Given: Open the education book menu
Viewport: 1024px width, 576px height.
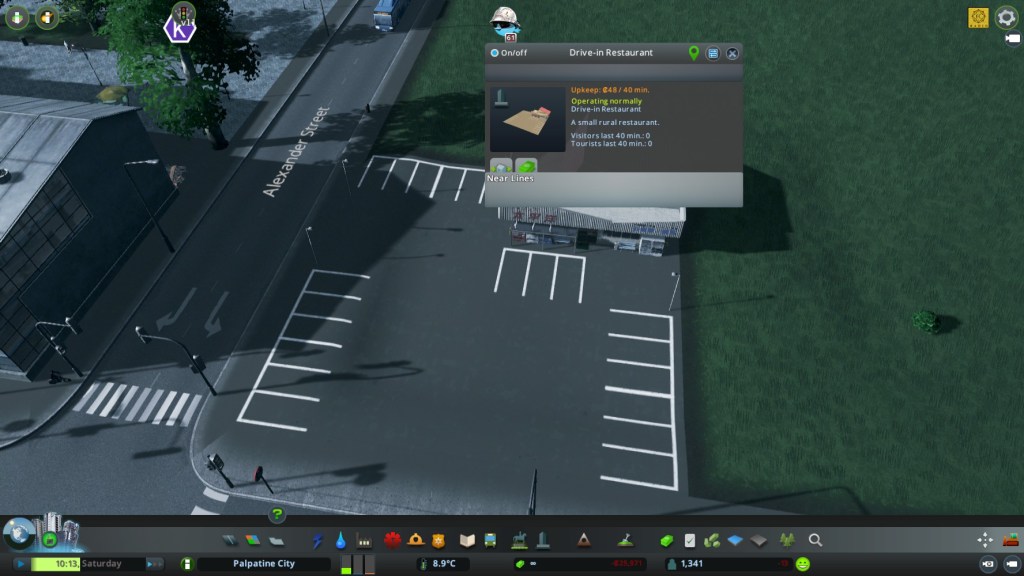Looking at the screenshot, I should [x=466, y=540].
